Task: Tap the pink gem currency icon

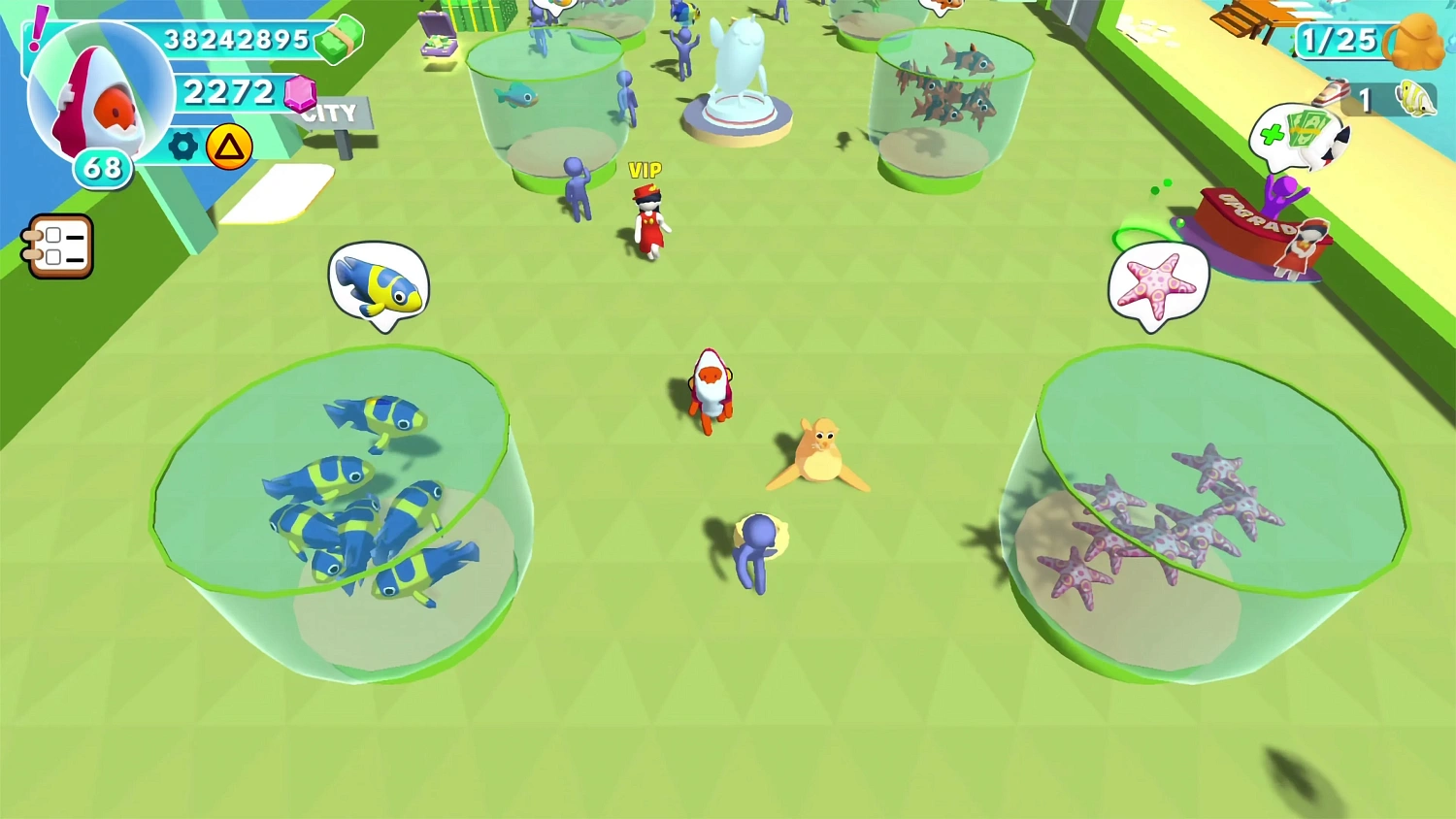Action: point(301,94)
